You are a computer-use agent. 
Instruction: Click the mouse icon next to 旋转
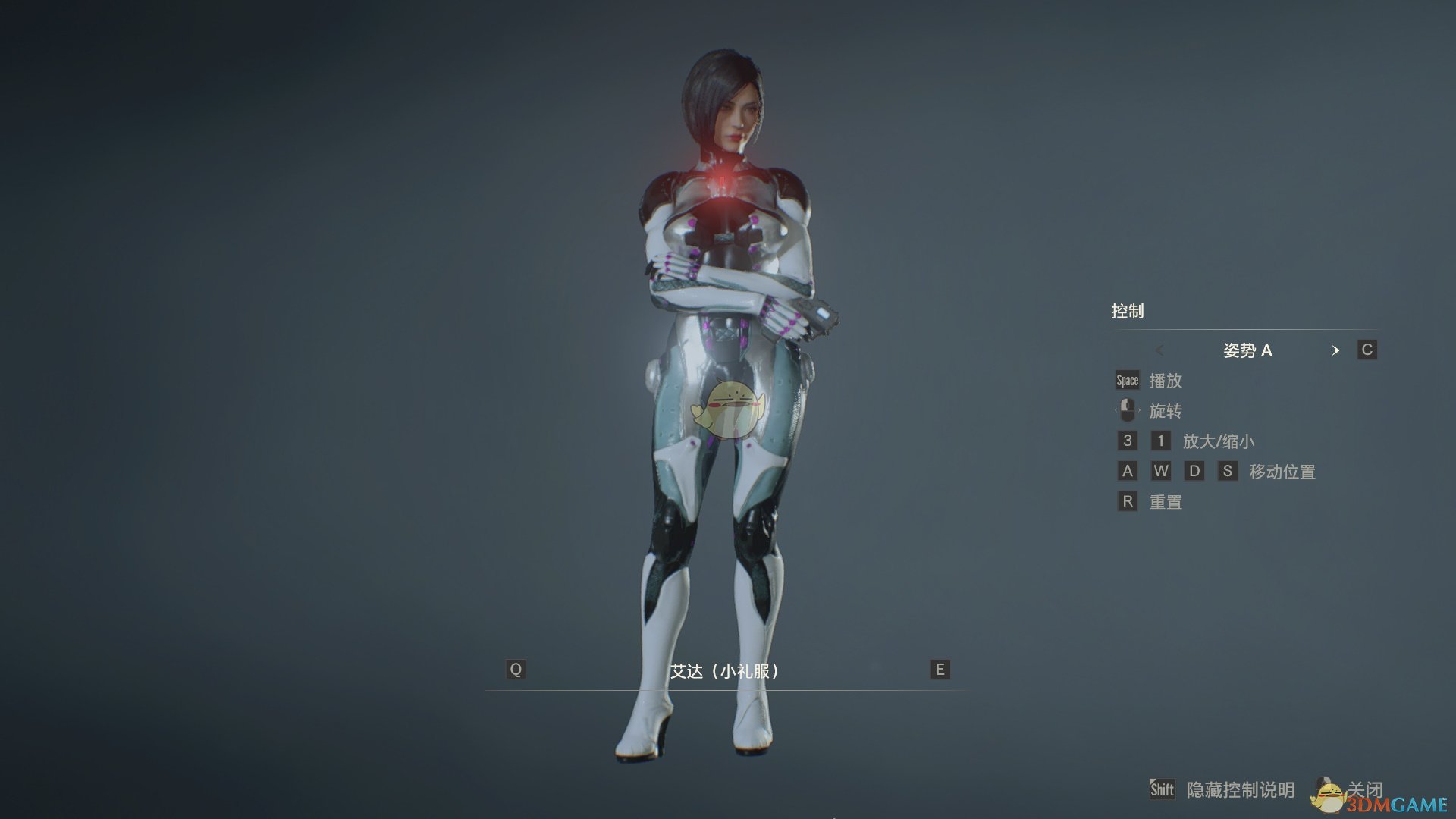pyautogui.click(x=1126, y=410)
